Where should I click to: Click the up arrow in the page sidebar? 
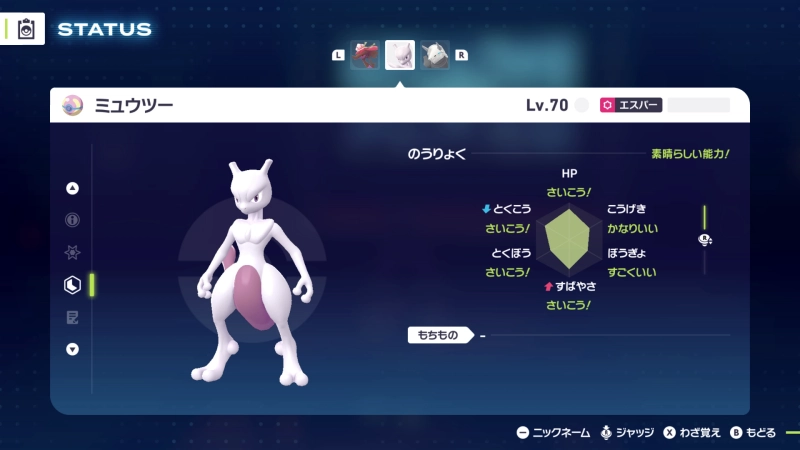pyautogui.click(x=72, y=188)
